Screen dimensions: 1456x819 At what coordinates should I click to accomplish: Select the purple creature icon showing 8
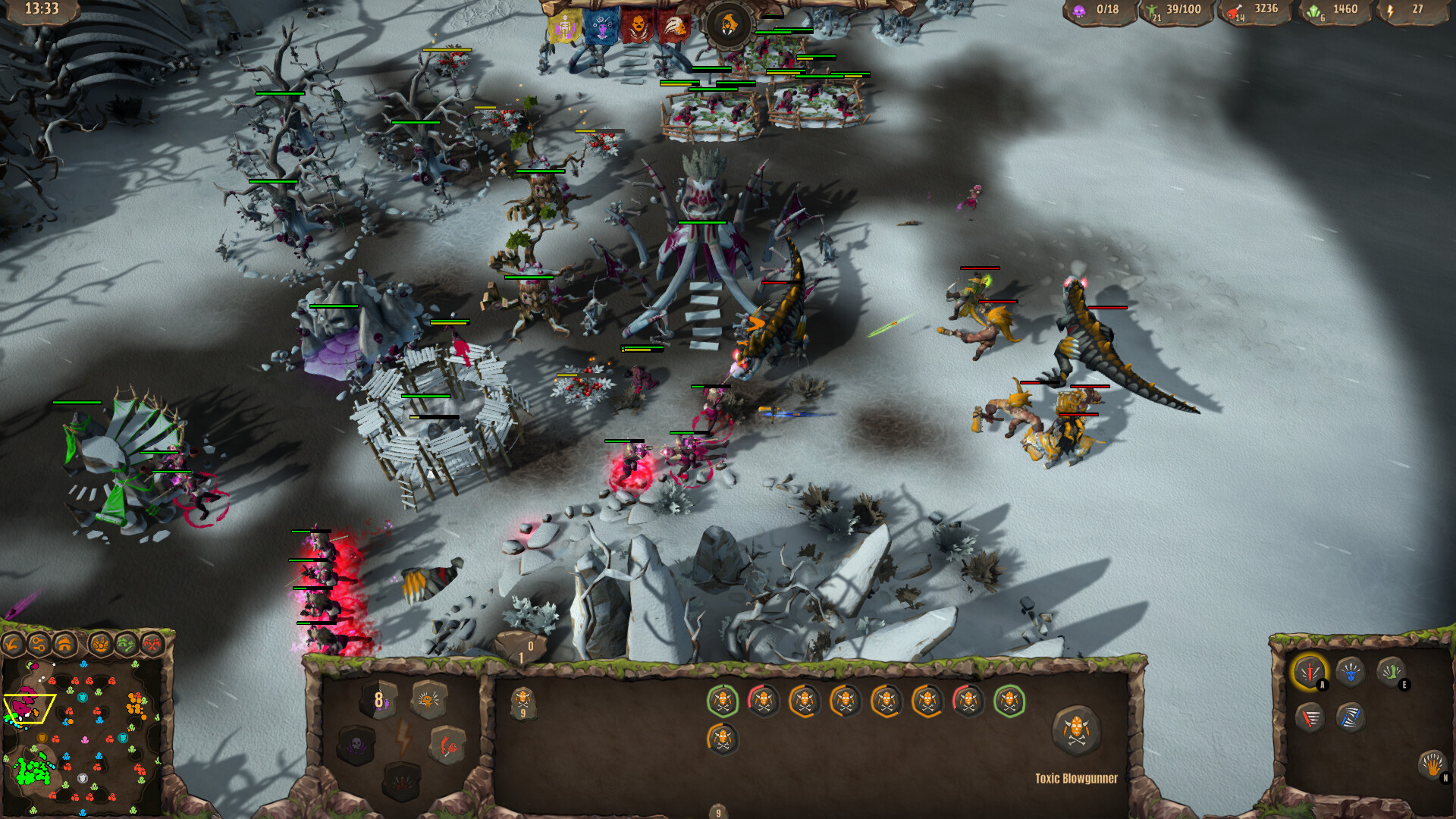pos(378,700)
